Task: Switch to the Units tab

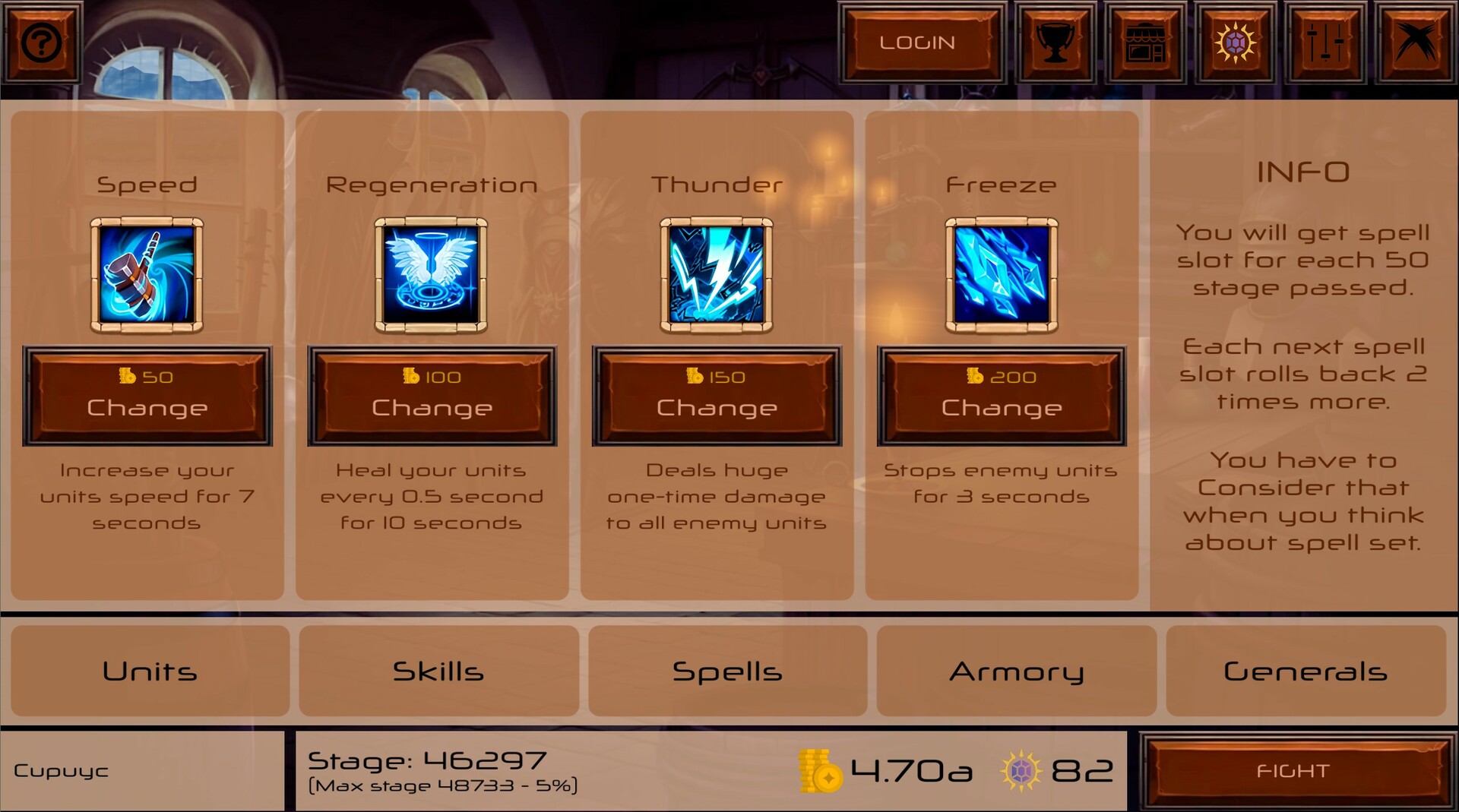Action: (x=150, y=671)
